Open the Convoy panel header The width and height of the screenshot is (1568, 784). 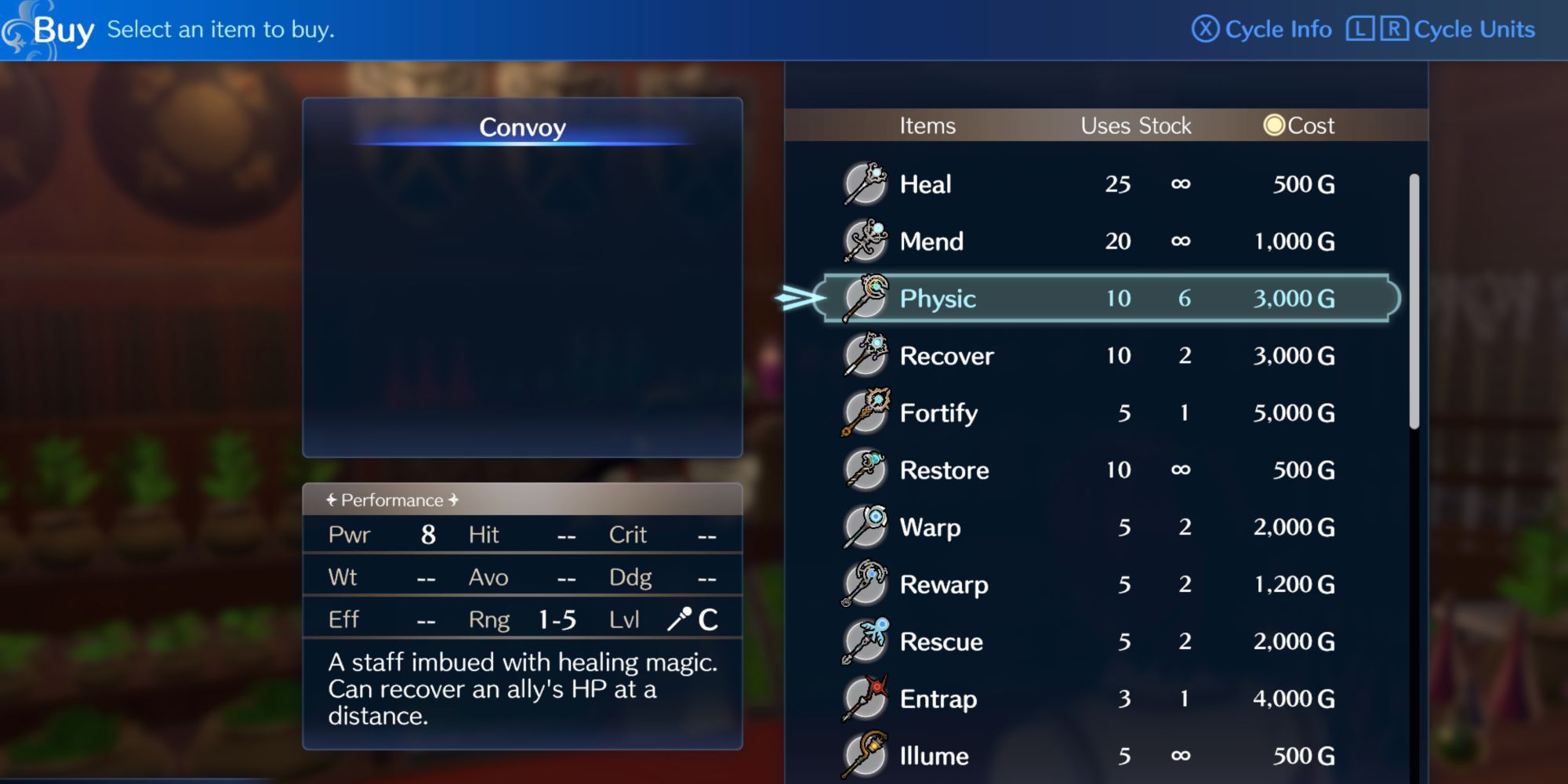click(522, 128)
